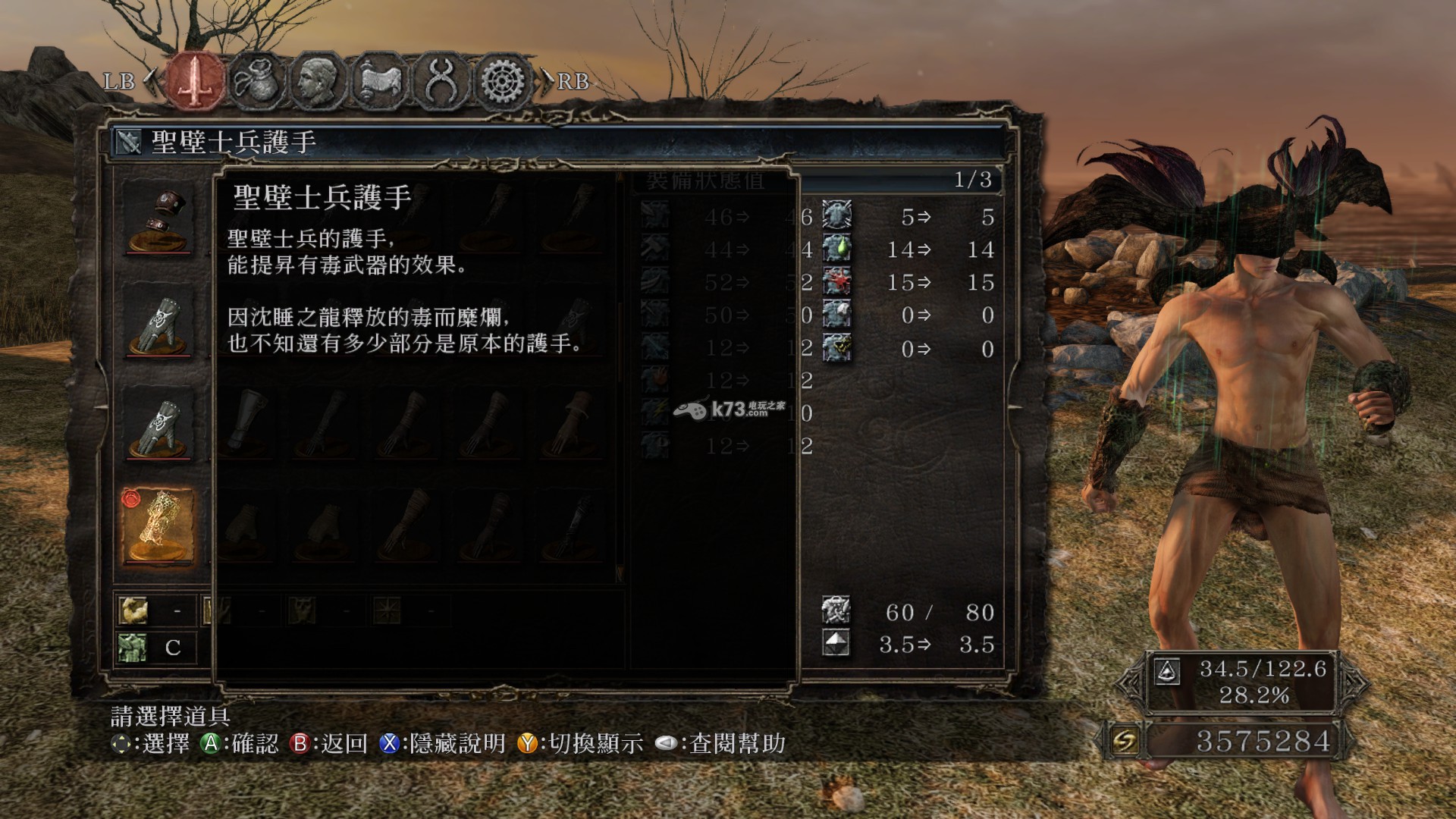Select the leather bracelet gauntlets slot
Image resolution: width=1456 pixels, height=819 pixels.
point(158,218)
